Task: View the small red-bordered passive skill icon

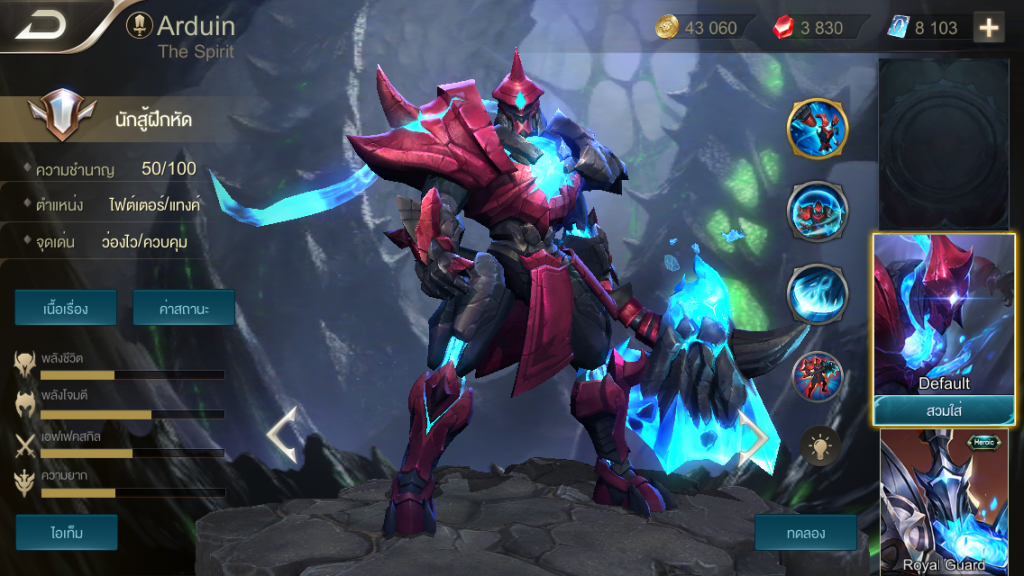Action: [x=818, y=377]
